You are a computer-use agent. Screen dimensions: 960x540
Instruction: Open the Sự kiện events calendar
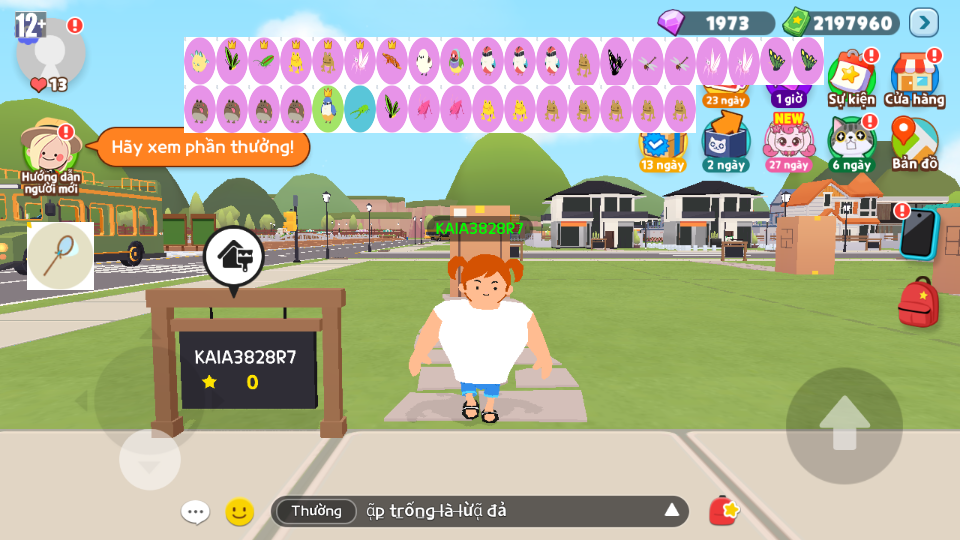click(x=851, y=79)
